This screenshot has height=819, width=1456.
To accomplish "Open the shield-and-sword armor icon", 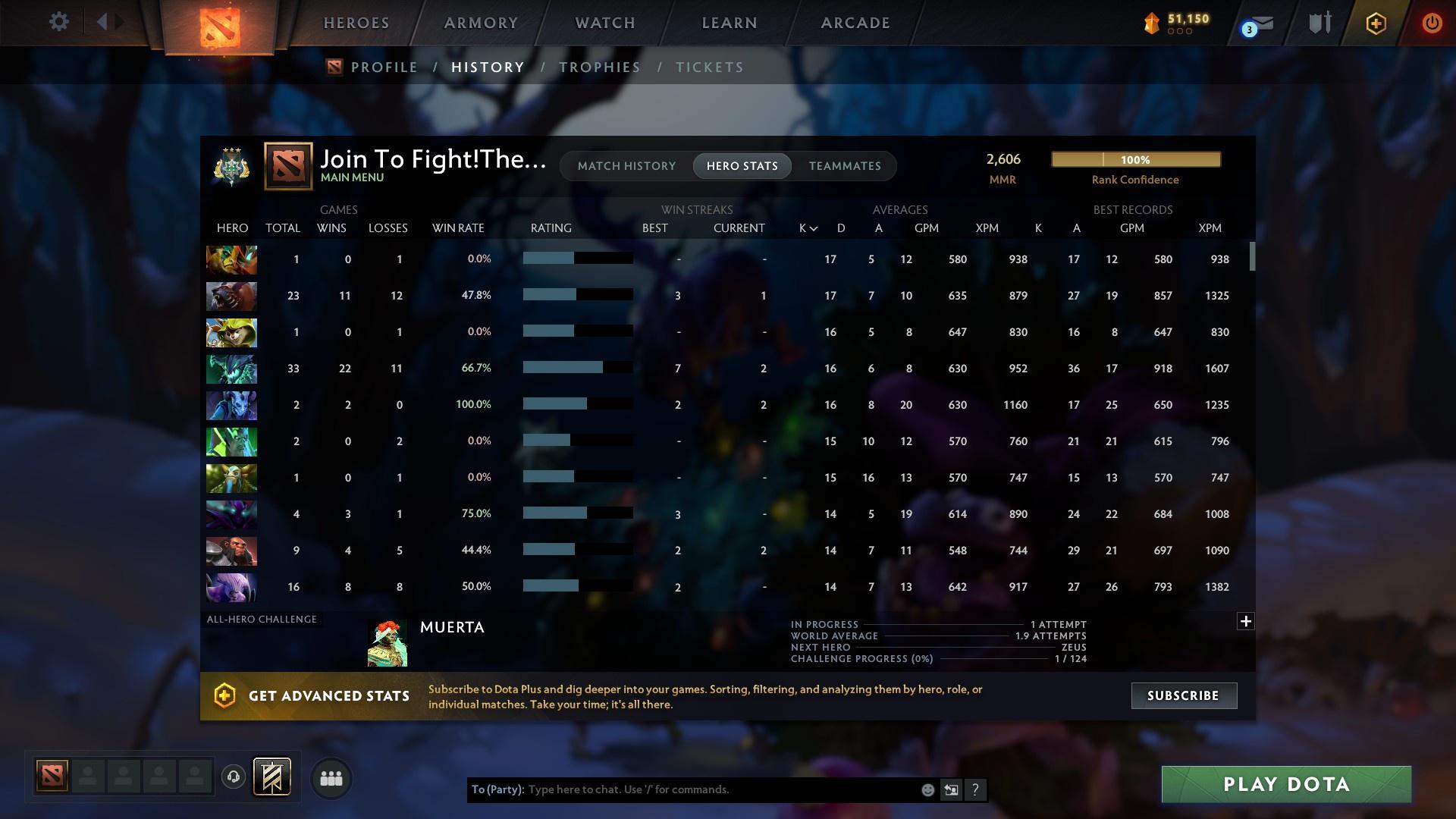I will tap(1319, 23).
